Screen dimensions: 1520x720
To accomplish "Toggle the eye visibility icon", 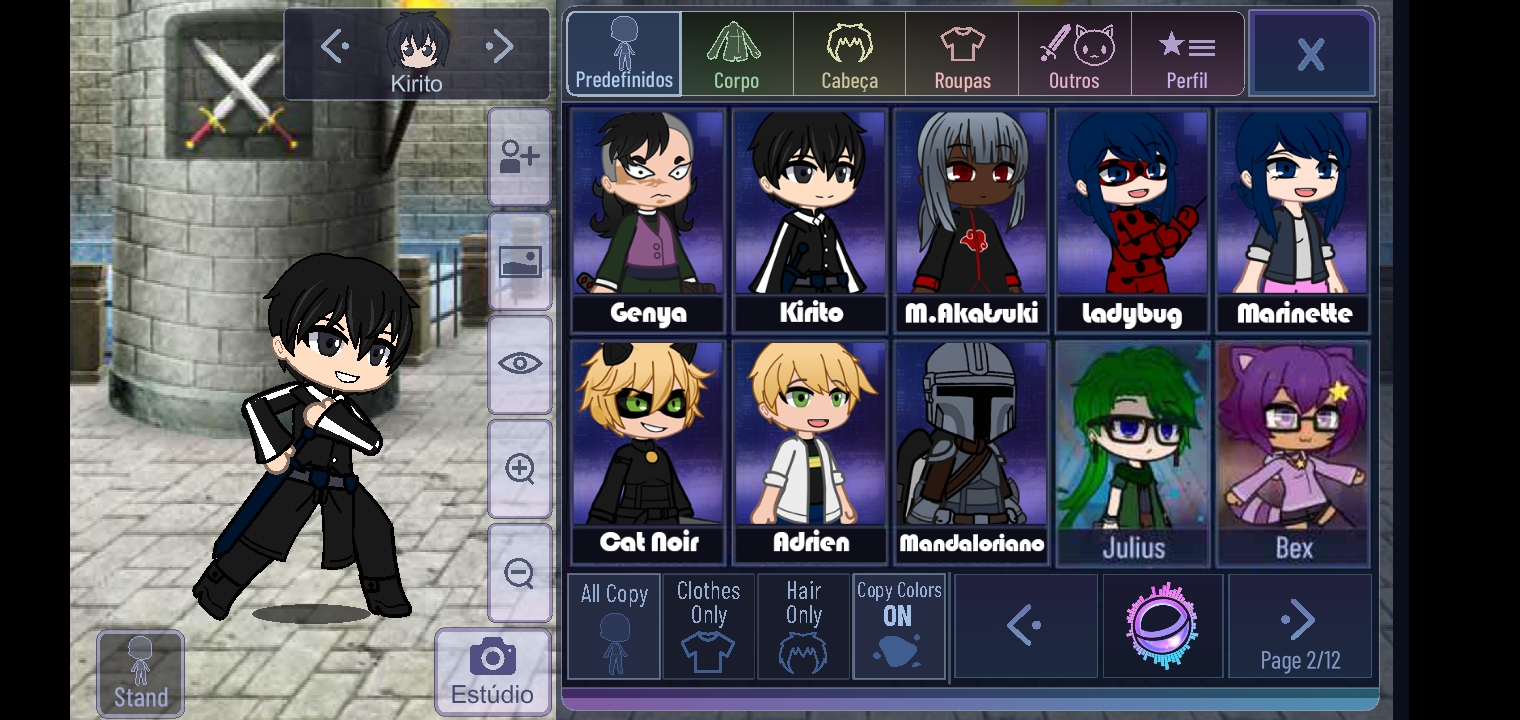I will click(520, 364).
